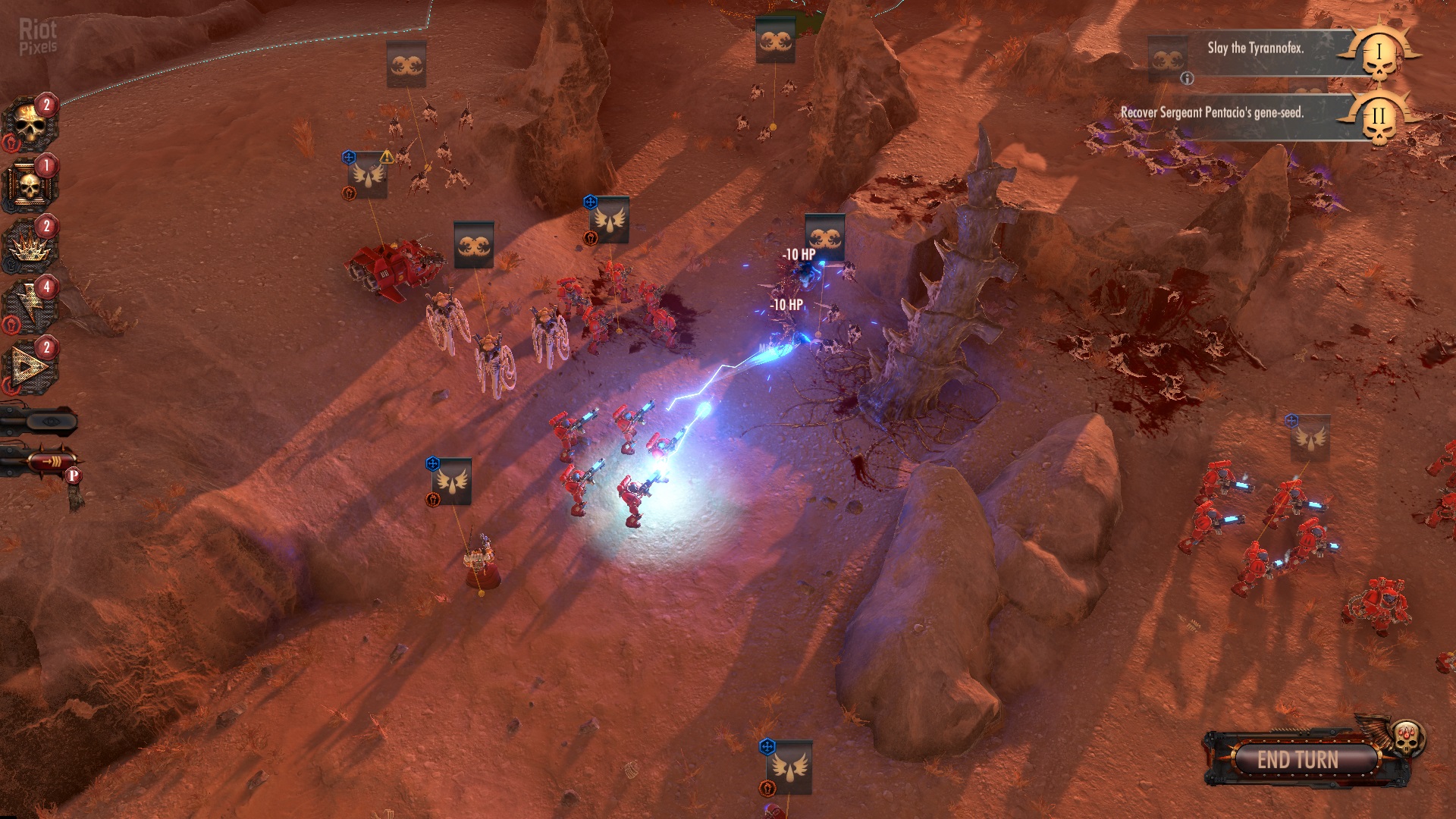
Task: Select the Recover Sergeant Pentacio's gene-seed objective
Action: tap(1212, 113)
